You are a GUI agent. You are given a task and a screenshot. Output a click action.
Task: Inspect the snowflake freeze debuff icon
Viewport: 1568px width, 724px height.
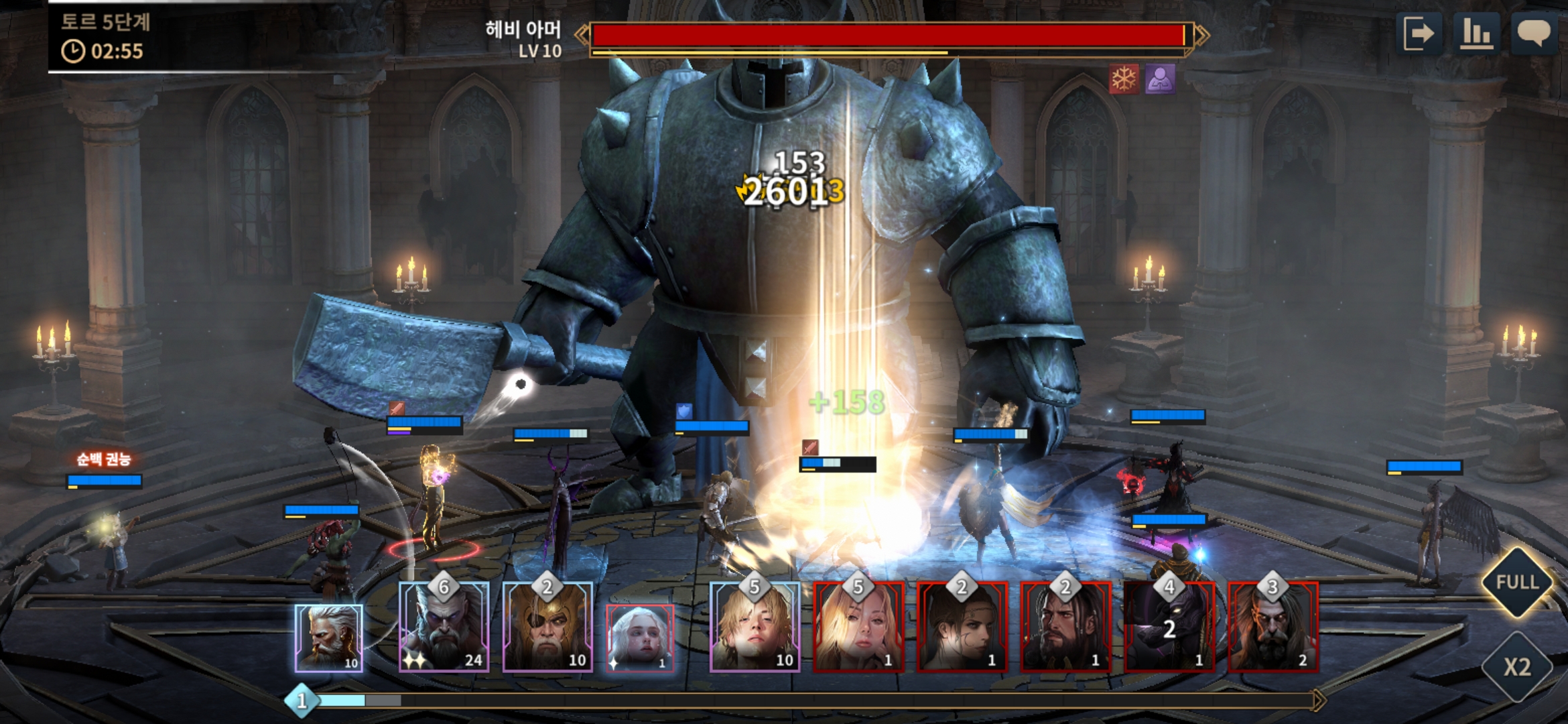[1124, 80]
